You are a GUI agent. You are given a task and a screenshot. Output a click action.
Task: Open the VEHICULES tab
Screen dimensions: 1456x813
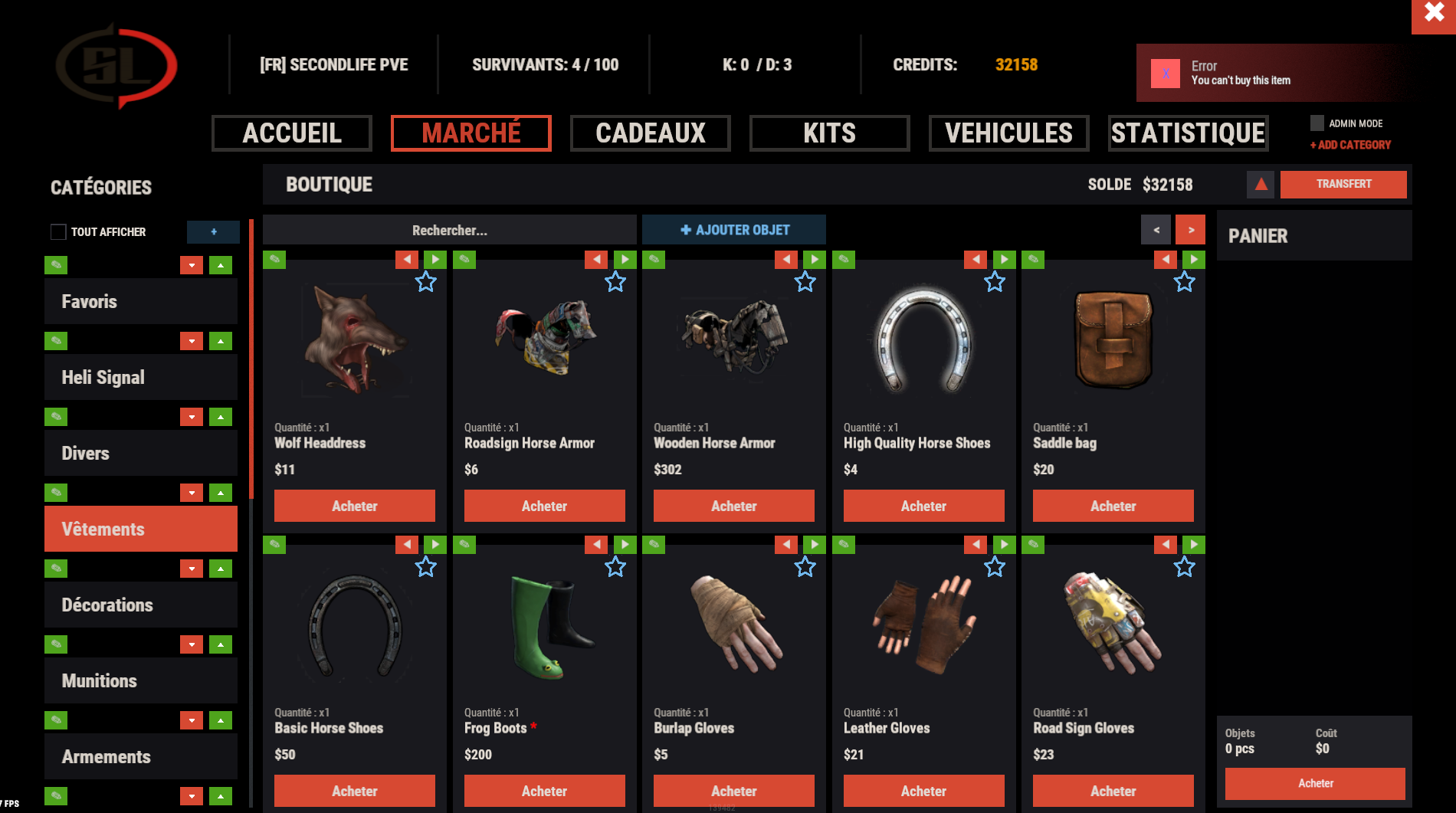[x=1009, y=133]
